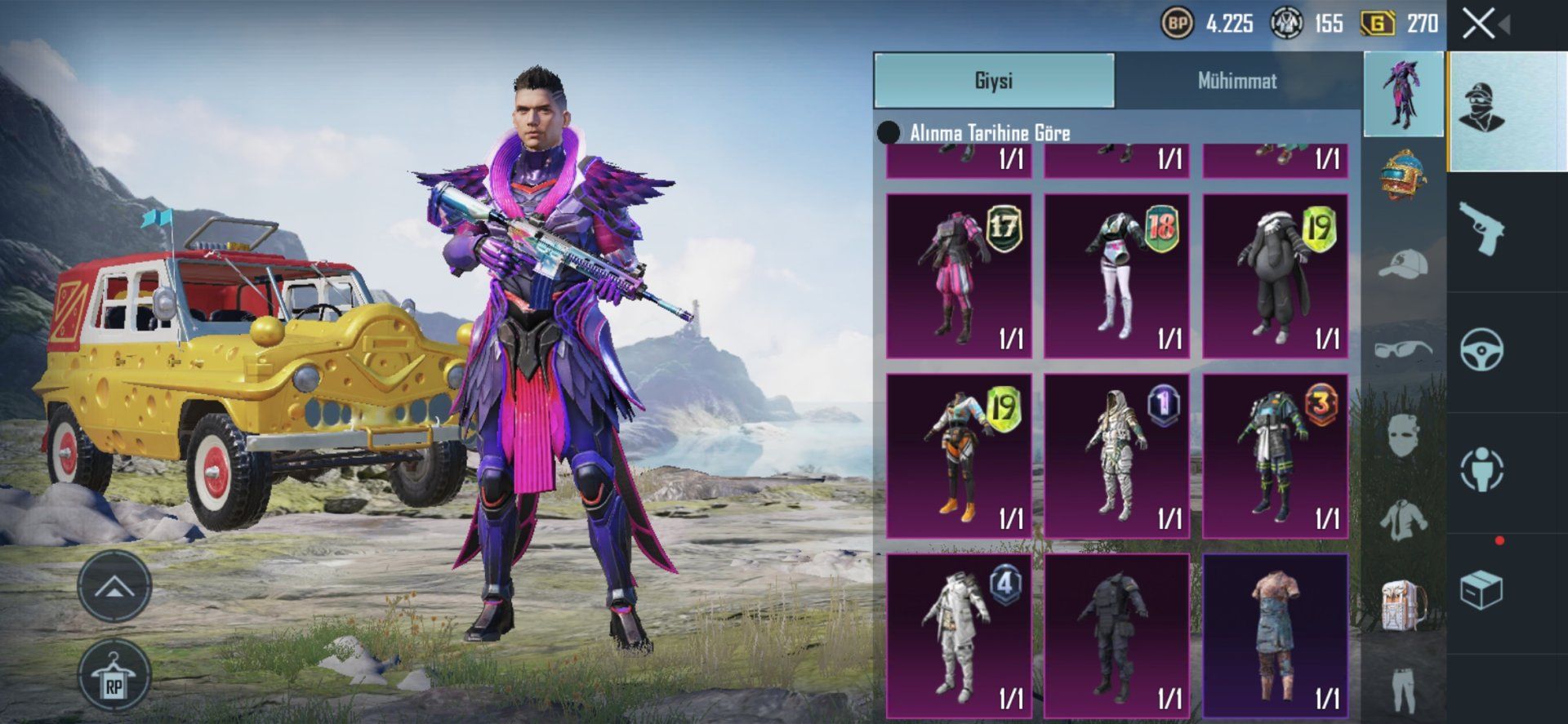
Task: Choose the white outfit with badge 18
Action: point(1116,276)
